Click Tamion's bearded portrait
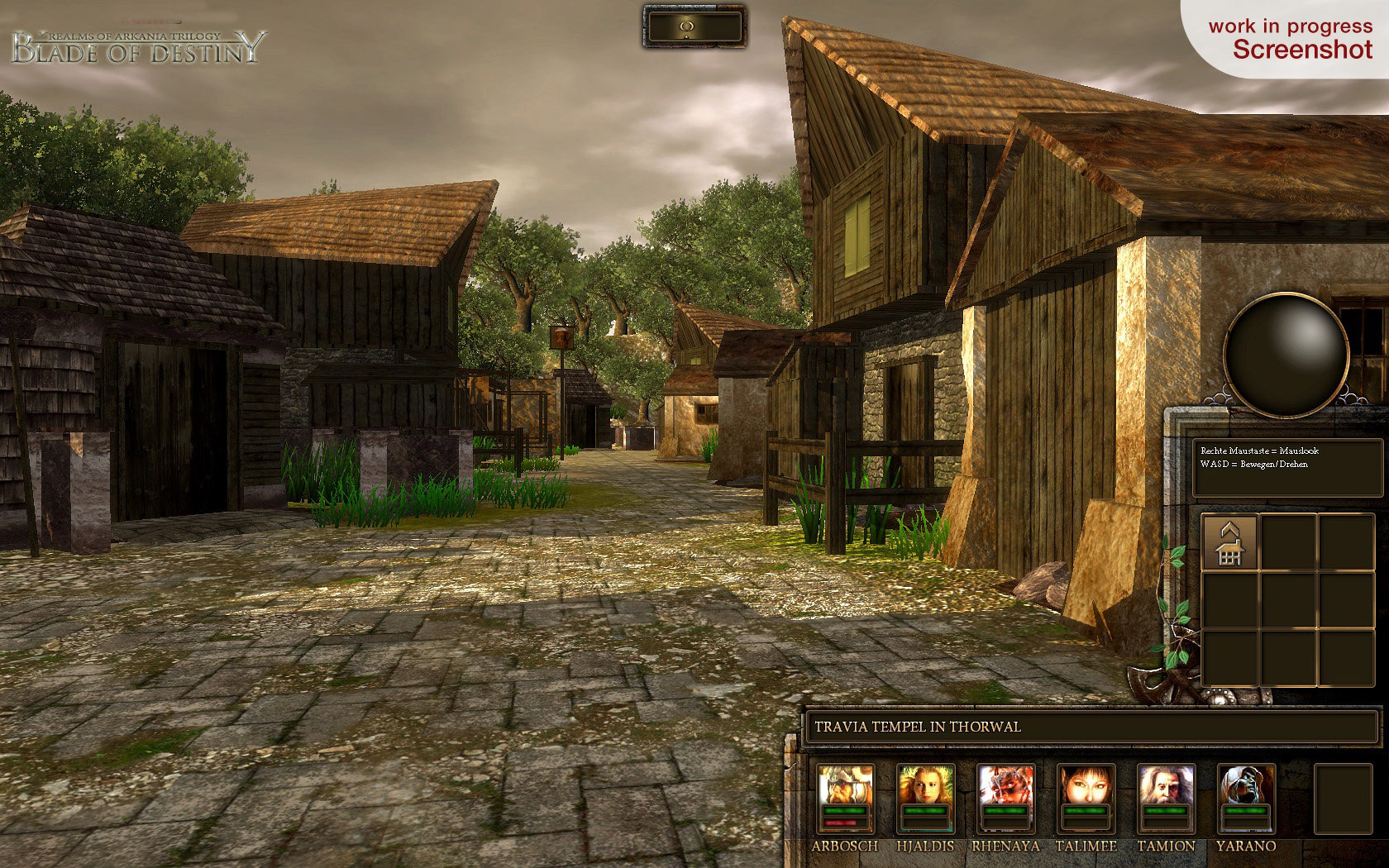The height and width of the screenshot is (868, 1389). tap(1166, 791)
